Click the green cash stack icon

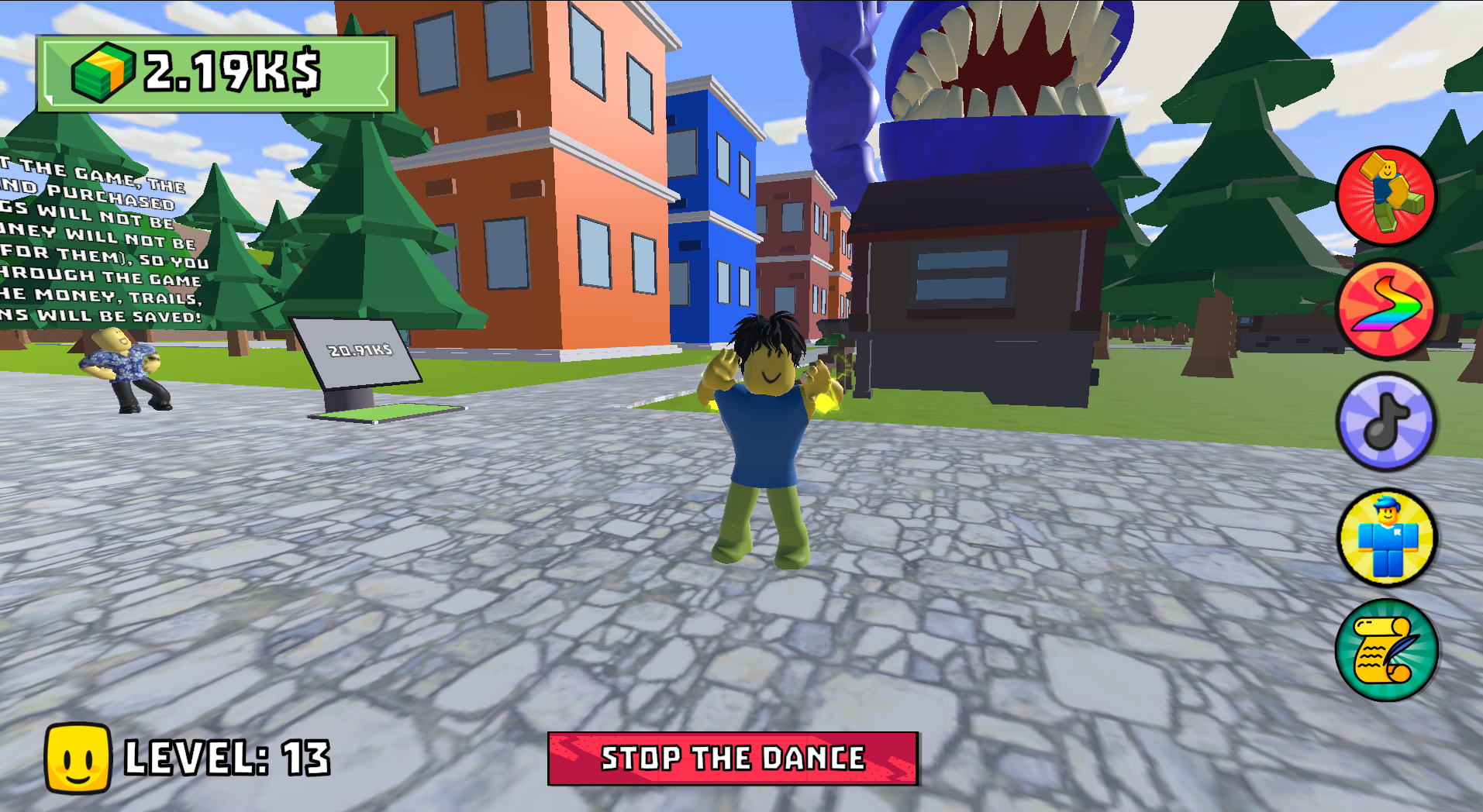pyautogui.click(x=102, y=71)
